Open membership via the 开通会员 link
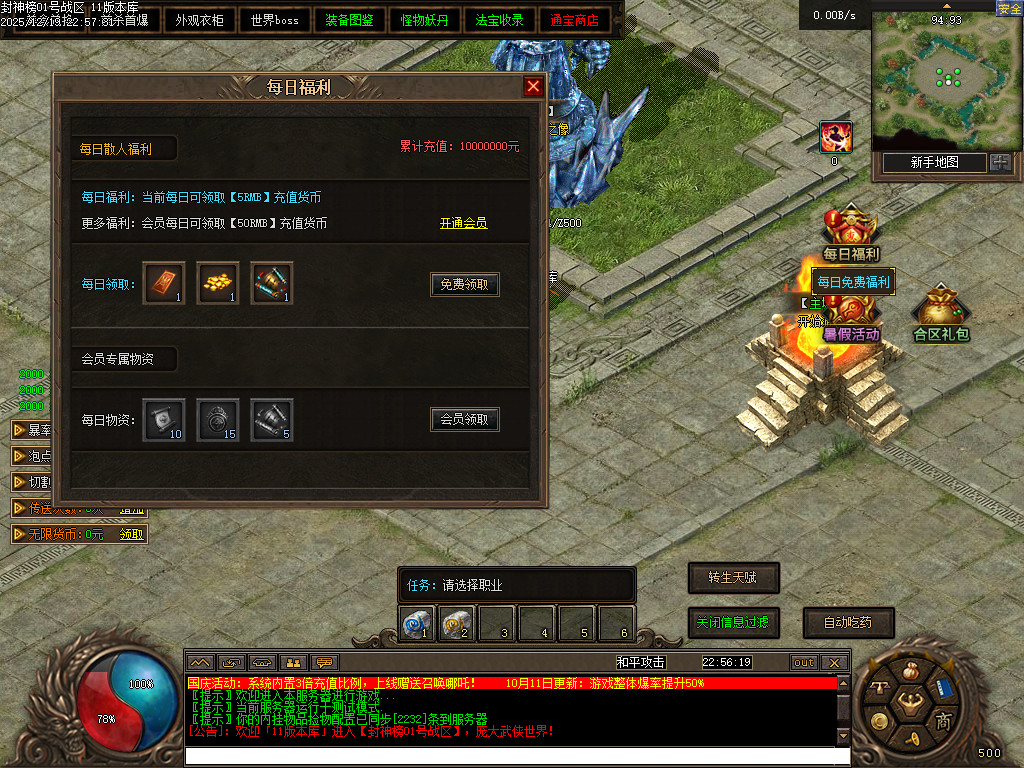This screenshot has width=1024, height=768. pos(464,223)
